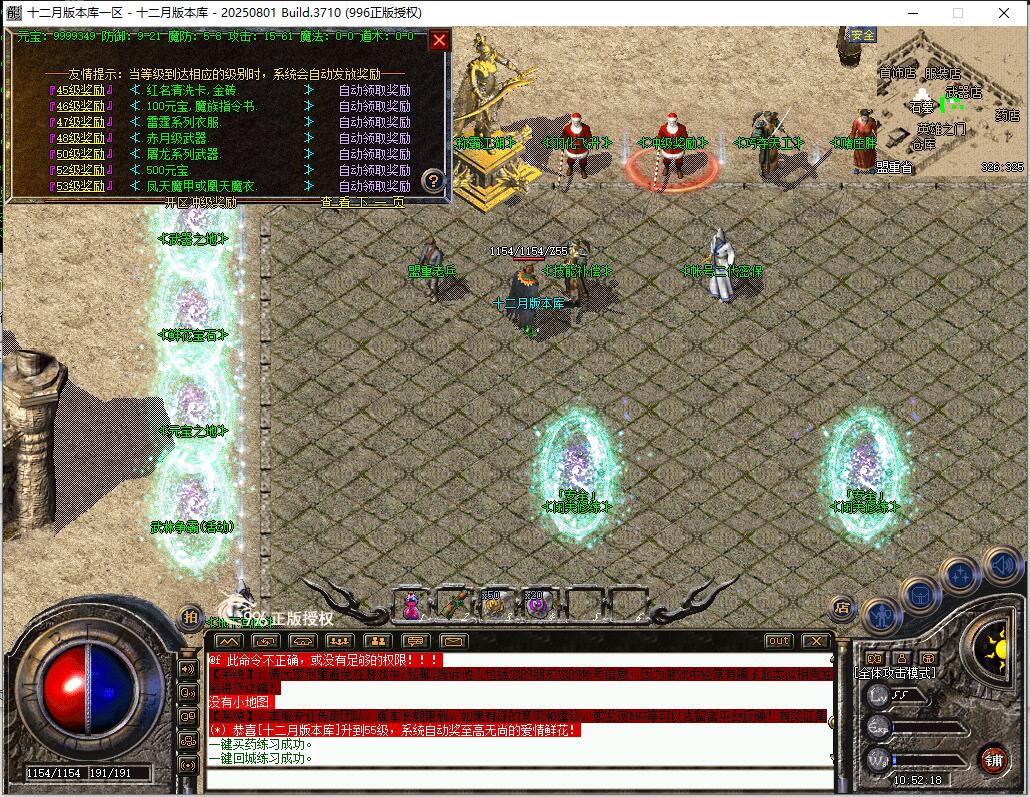Select the 53级奖励 reward link

pos(81,186)
